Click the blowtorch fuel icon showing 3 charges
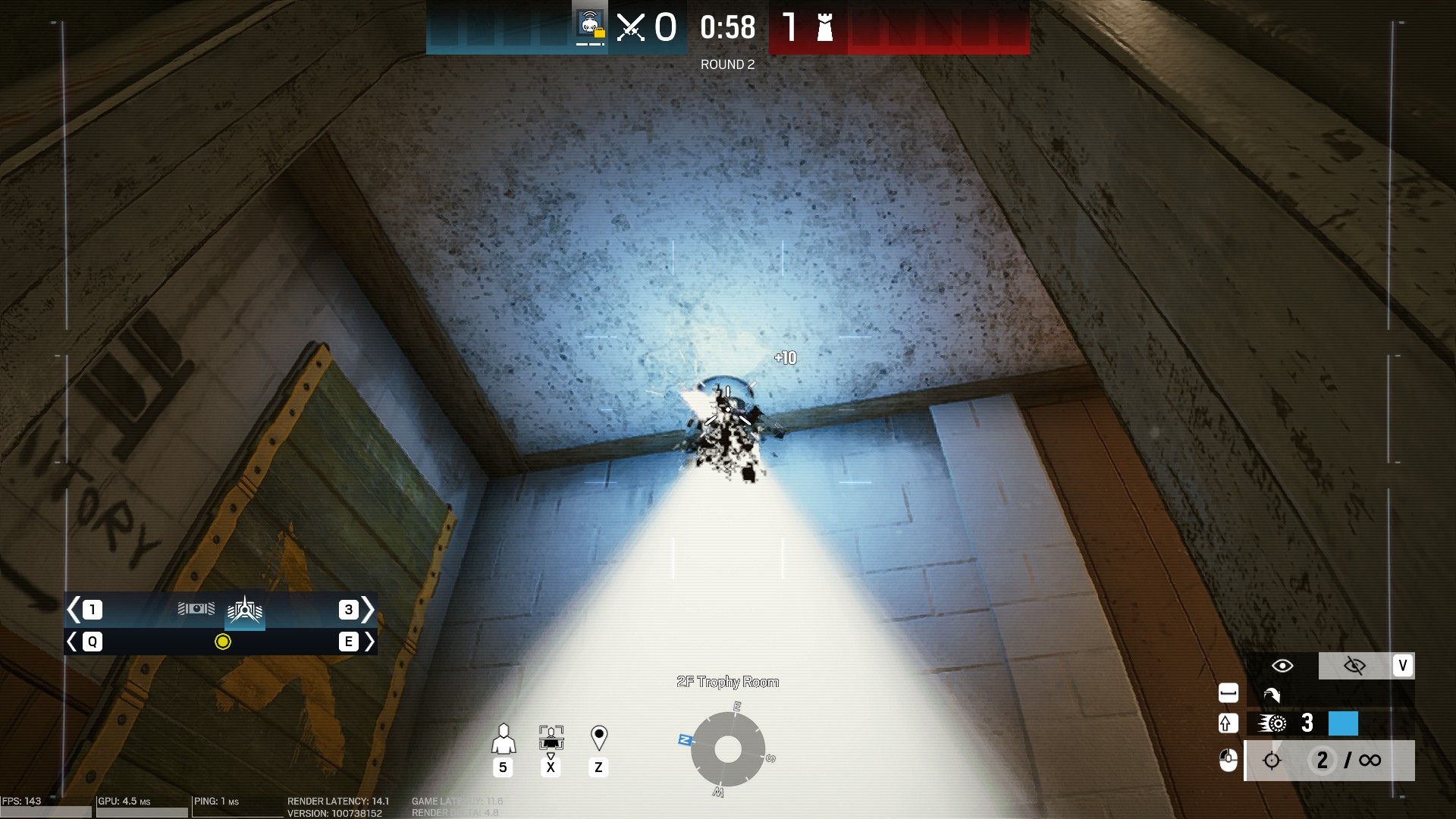This screenshot has width=1456, height=819. click(1272, 723)
